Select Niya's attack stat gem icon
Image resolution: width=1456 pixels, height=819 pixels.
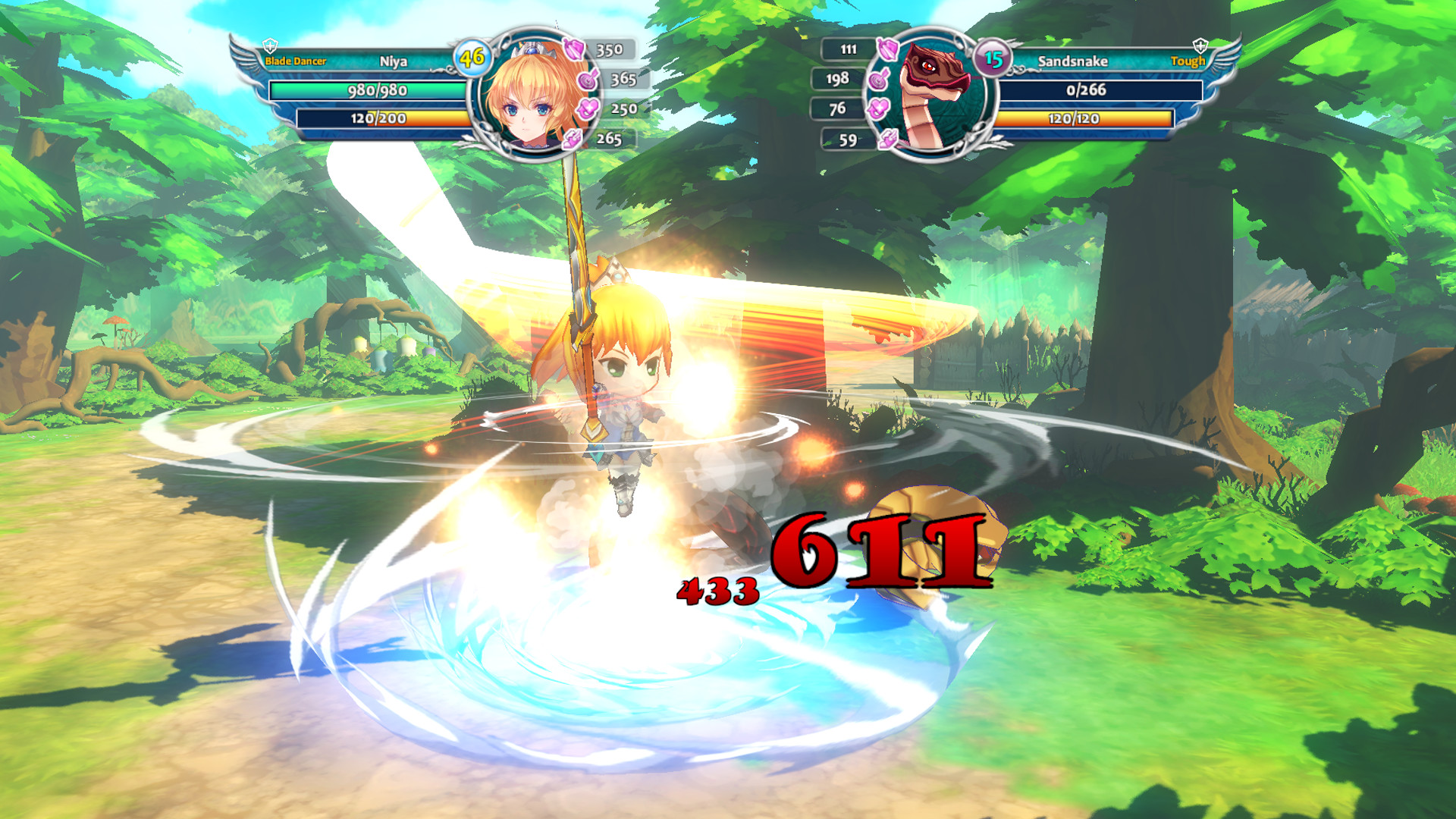coord(574,51)
